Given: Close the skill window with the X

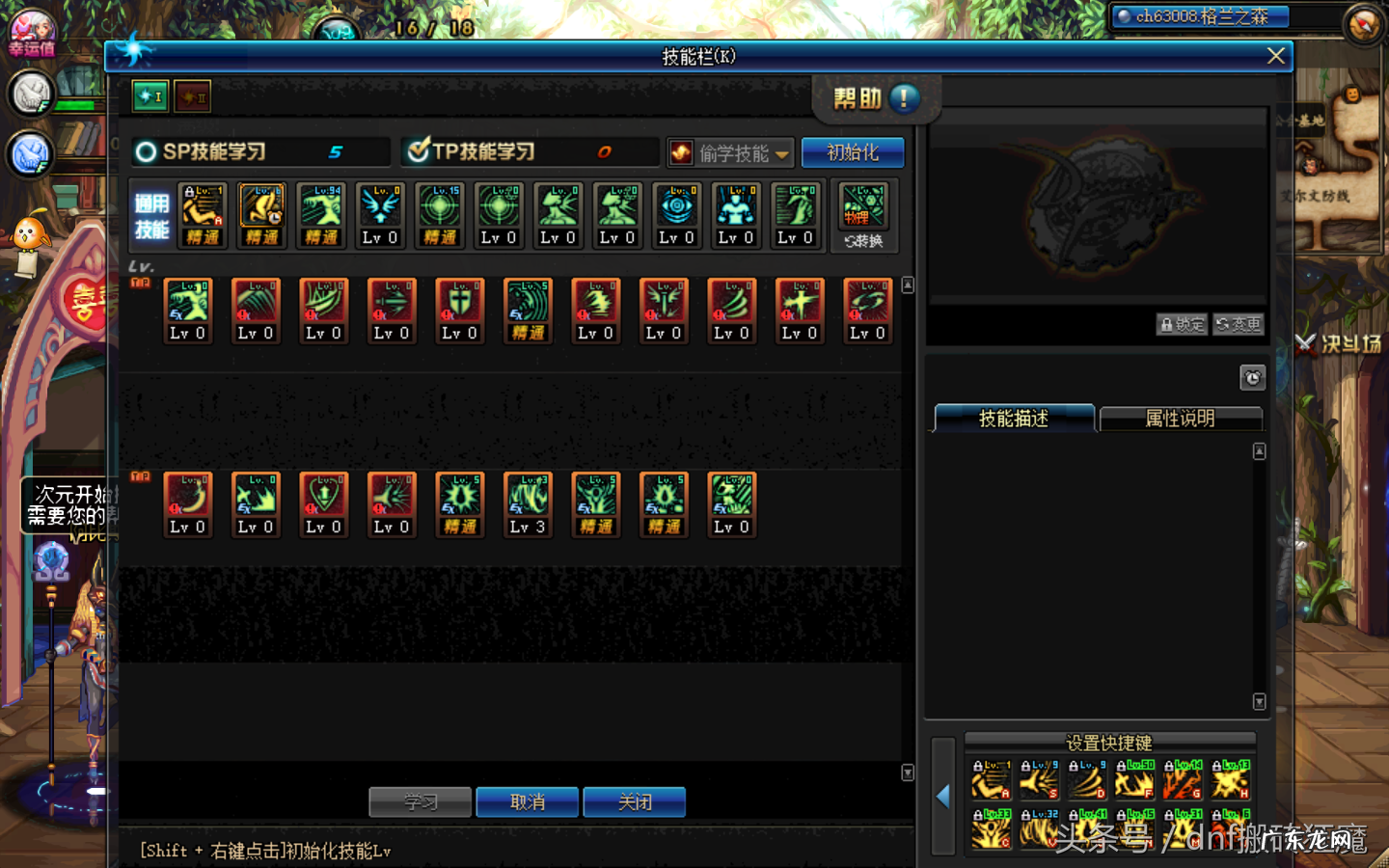Looking at the screenshot, I should pos(1275,56).
